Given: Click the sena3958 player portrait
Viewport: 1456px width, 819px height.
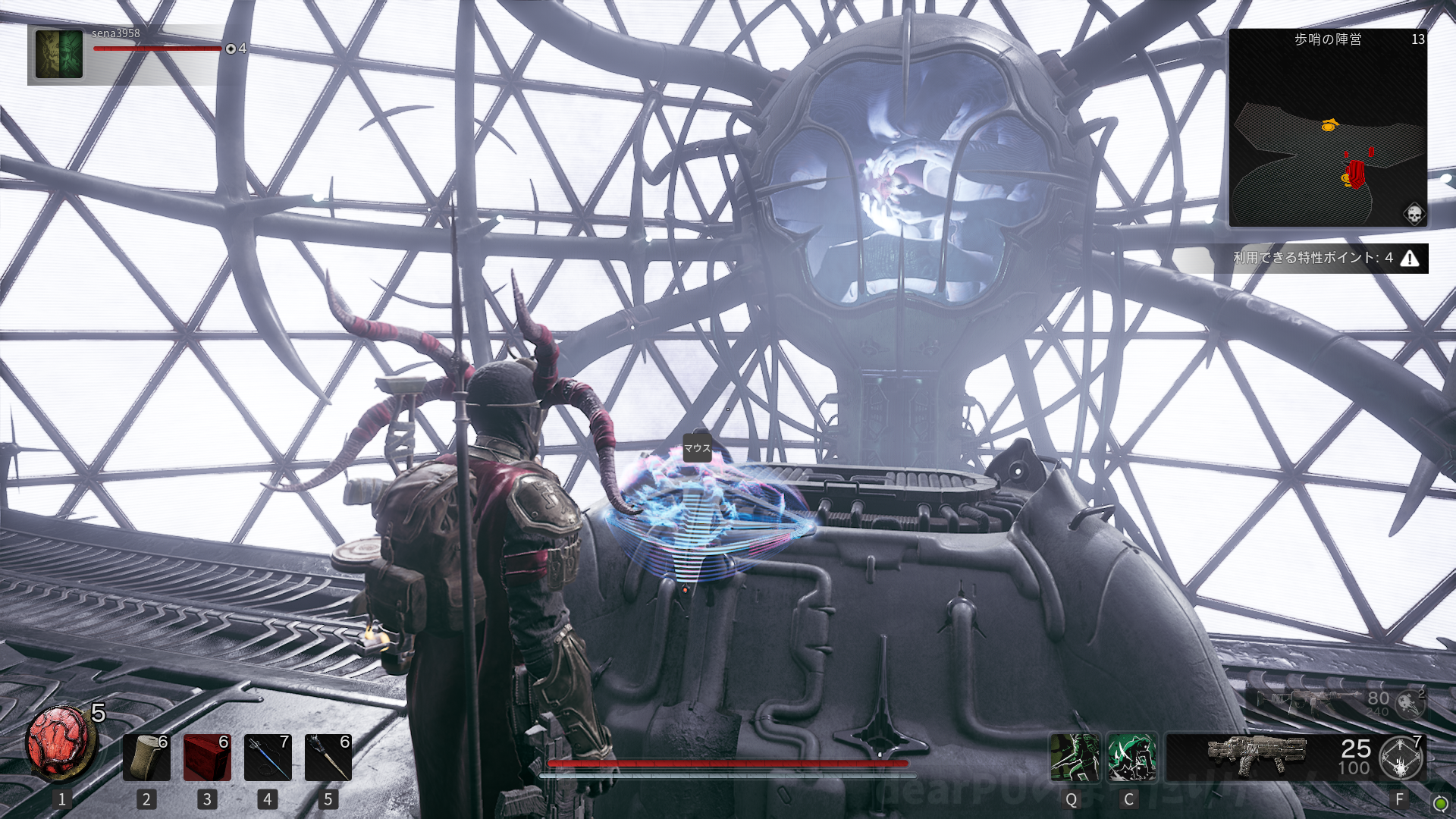Looking at the screenshot, I should [59, 54].
